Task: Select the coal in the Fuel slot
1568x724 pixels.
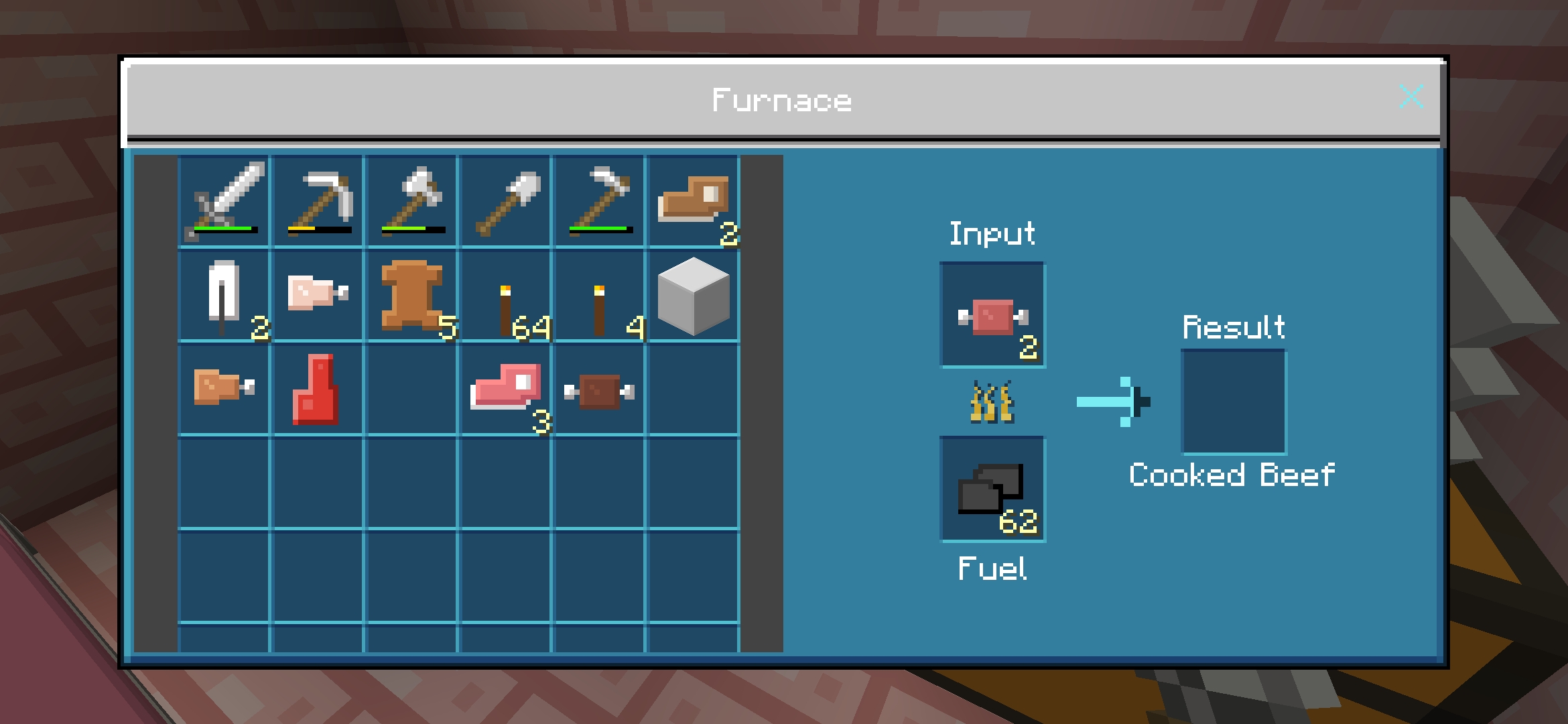Action: 992,489
